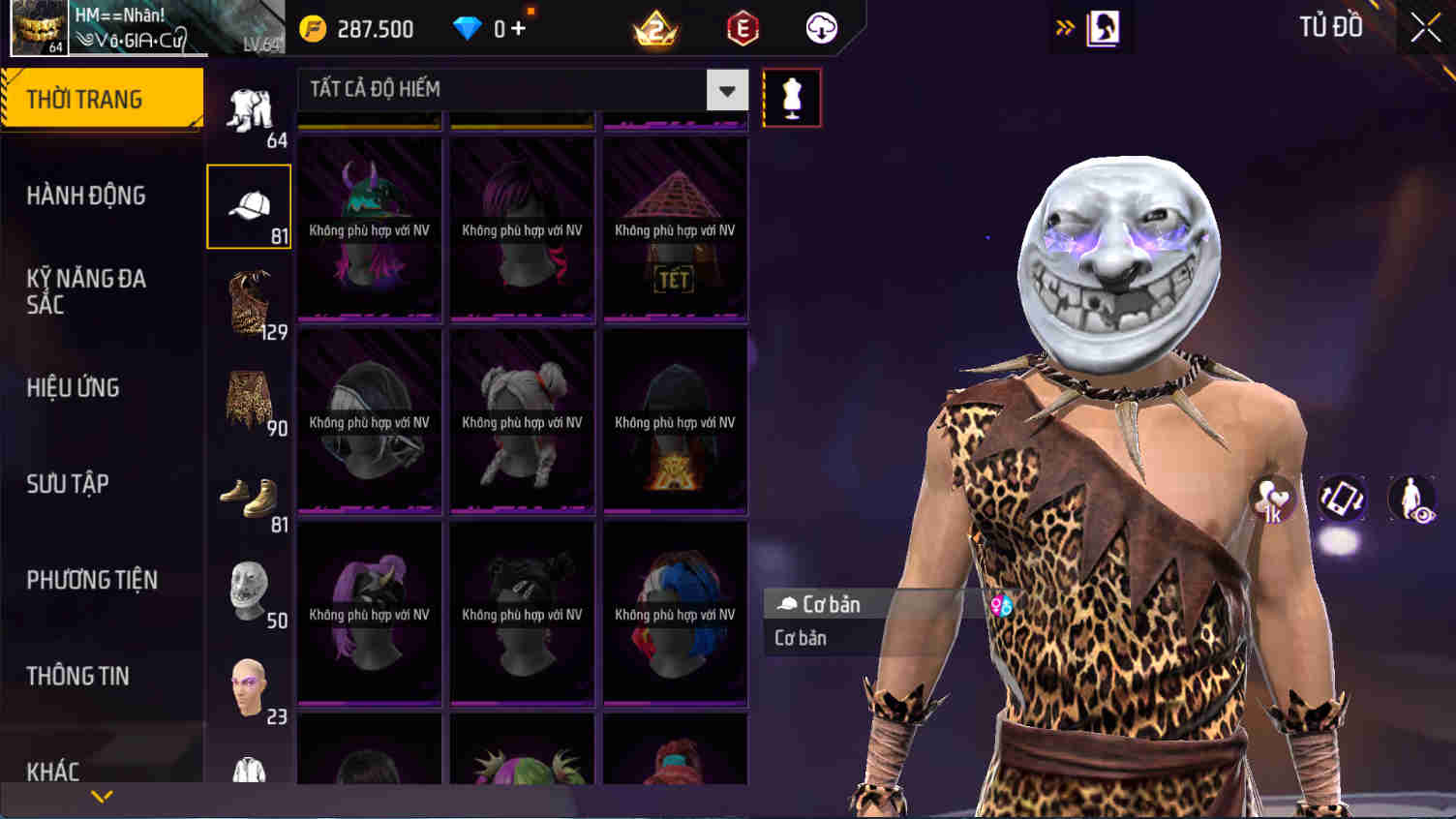Click the equipped Cơ bản hat label
The height and width of the screenshot is (819, 1456).
tap(833, 603)
